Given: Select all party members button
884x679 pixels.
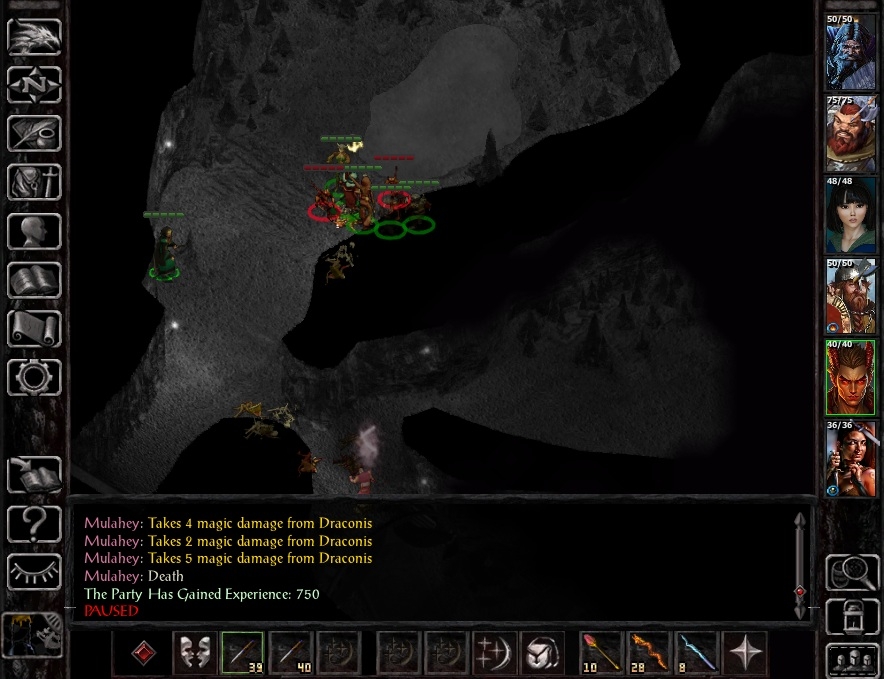Looking at the screenshot, I should (852, 661).
